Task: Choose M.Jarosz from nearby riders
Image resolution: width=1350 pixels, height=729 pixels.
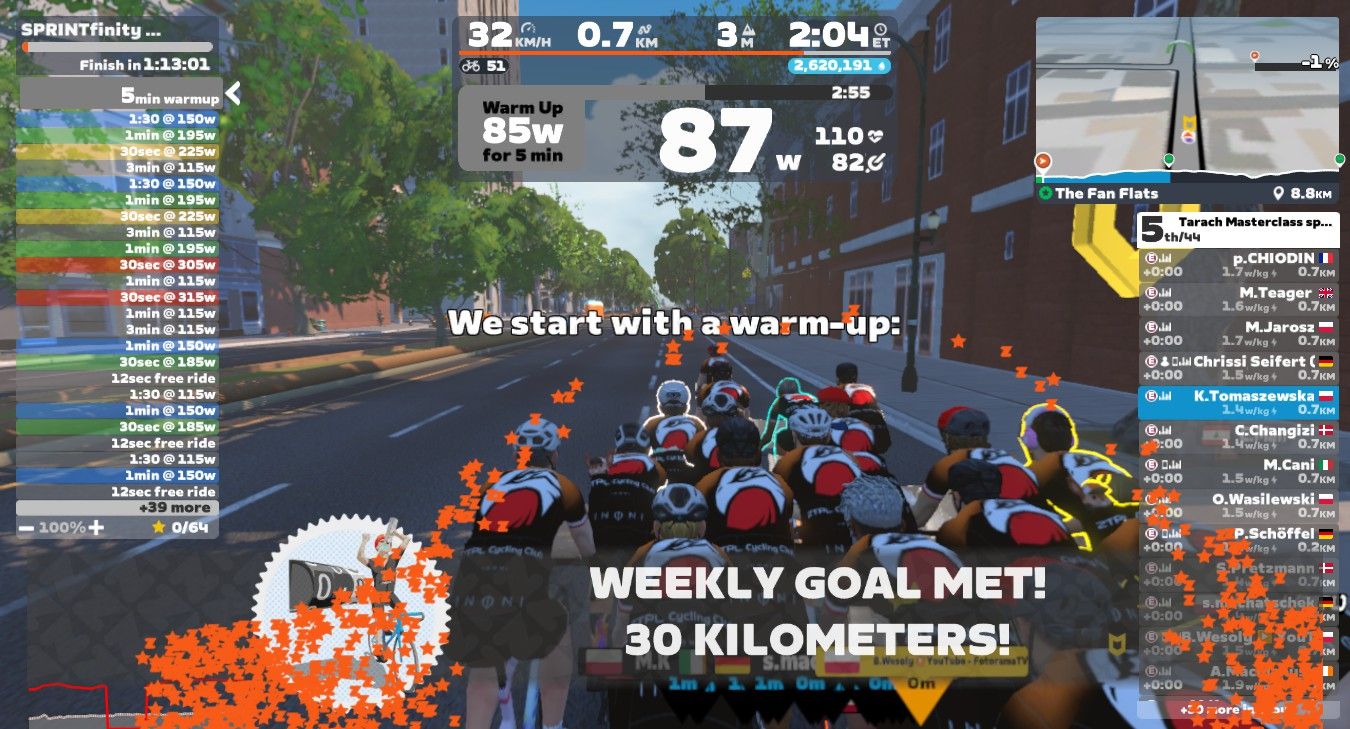Action: click(x=1238, y=332)
